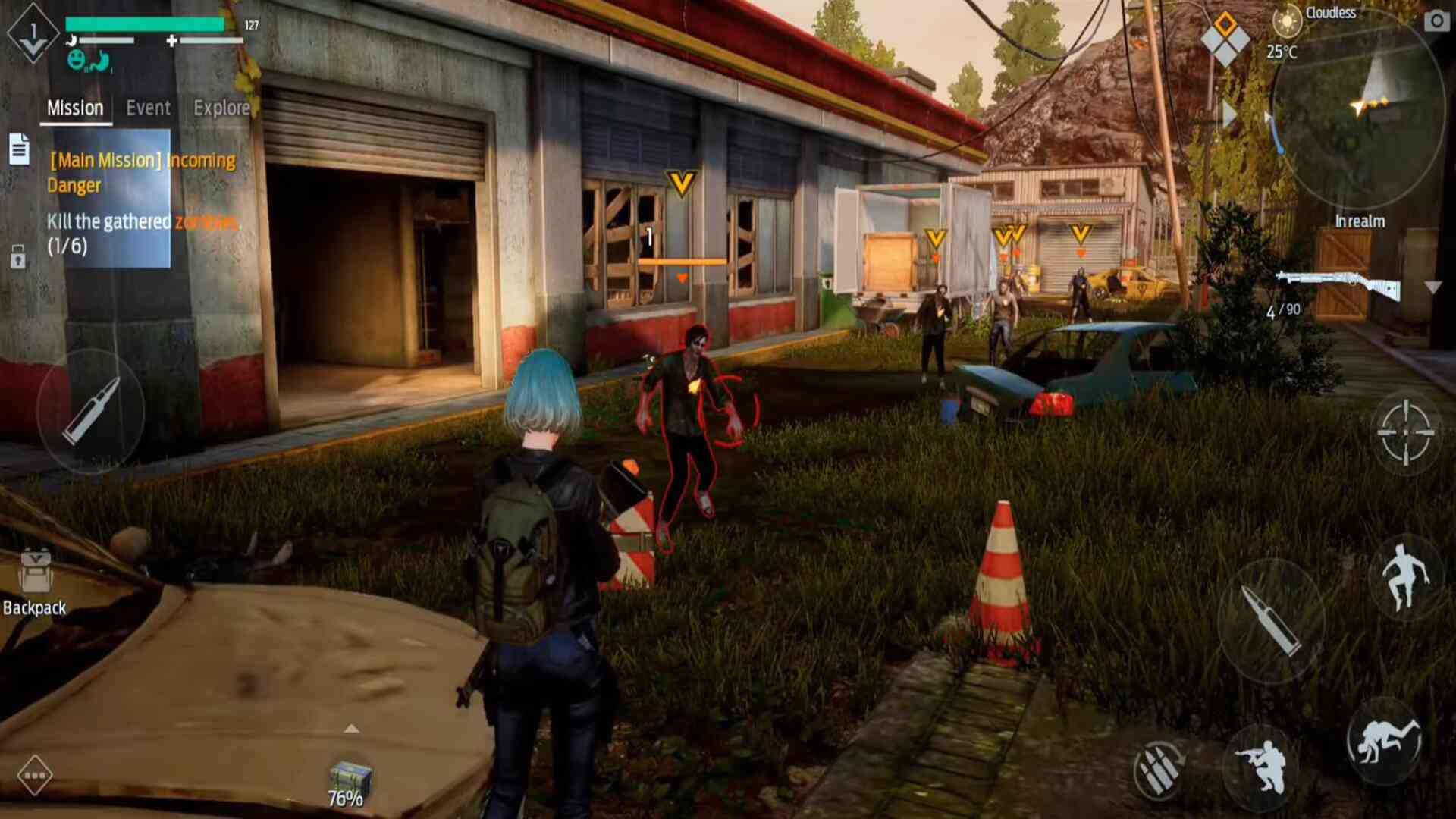Open the Event tab
Image resolution: width=1456 pixels, height=819 pixels.
(149, 108)
